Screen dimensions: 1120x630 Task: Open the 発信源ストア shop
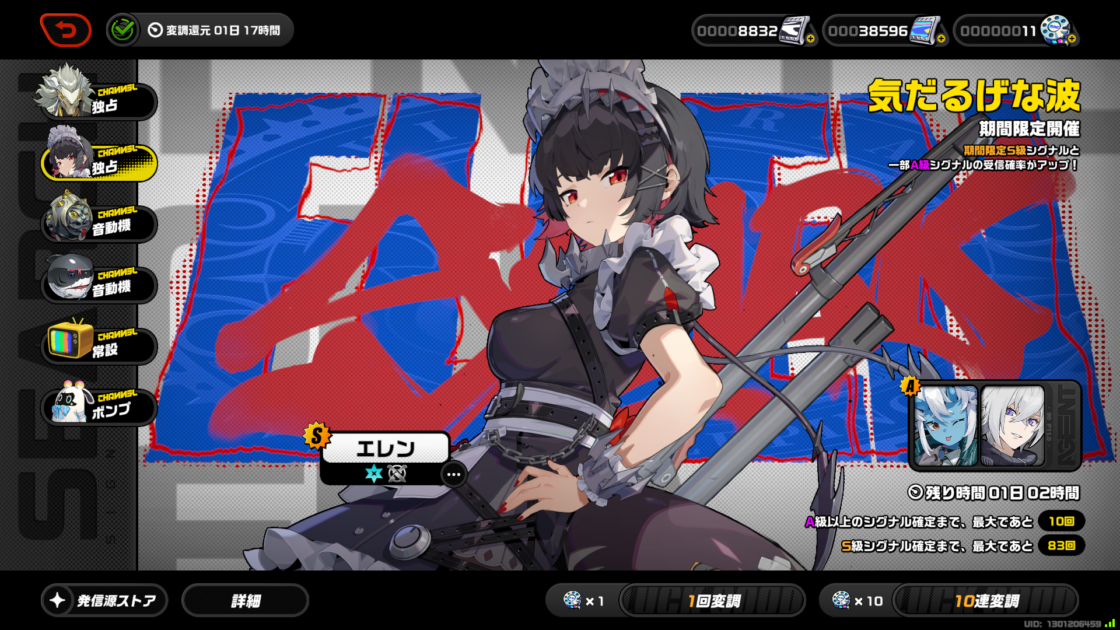pos(105,600)
